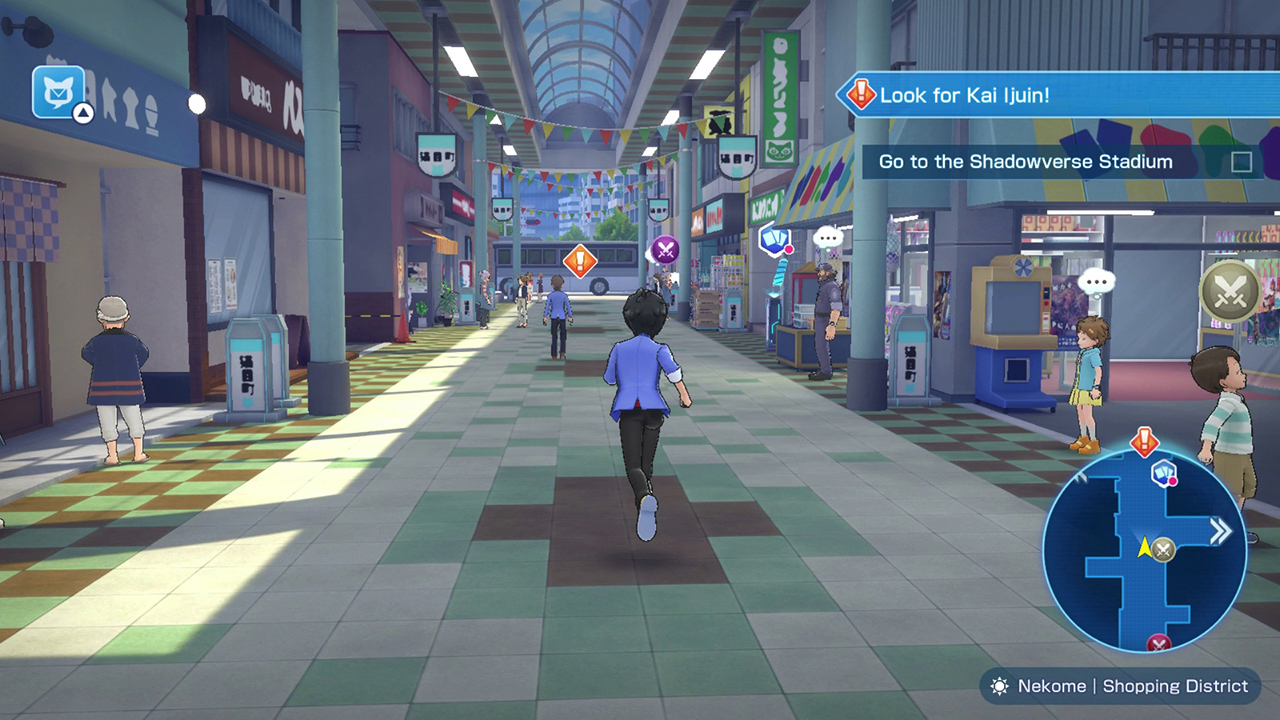
Task: Click the speech bubble near the arcade machine
Action: click(x=827, y=238)
